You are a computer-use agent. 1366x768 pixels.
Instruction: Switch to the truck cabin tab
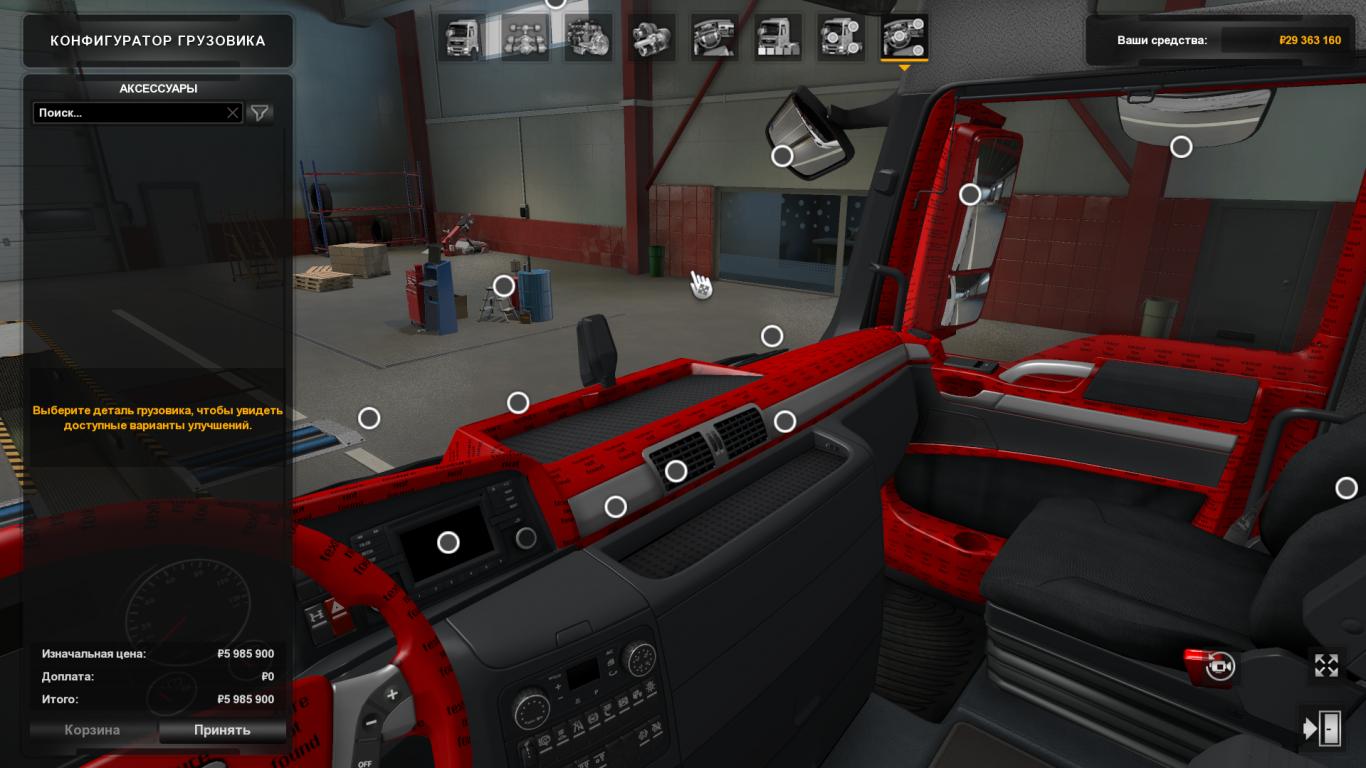(463, 38)
